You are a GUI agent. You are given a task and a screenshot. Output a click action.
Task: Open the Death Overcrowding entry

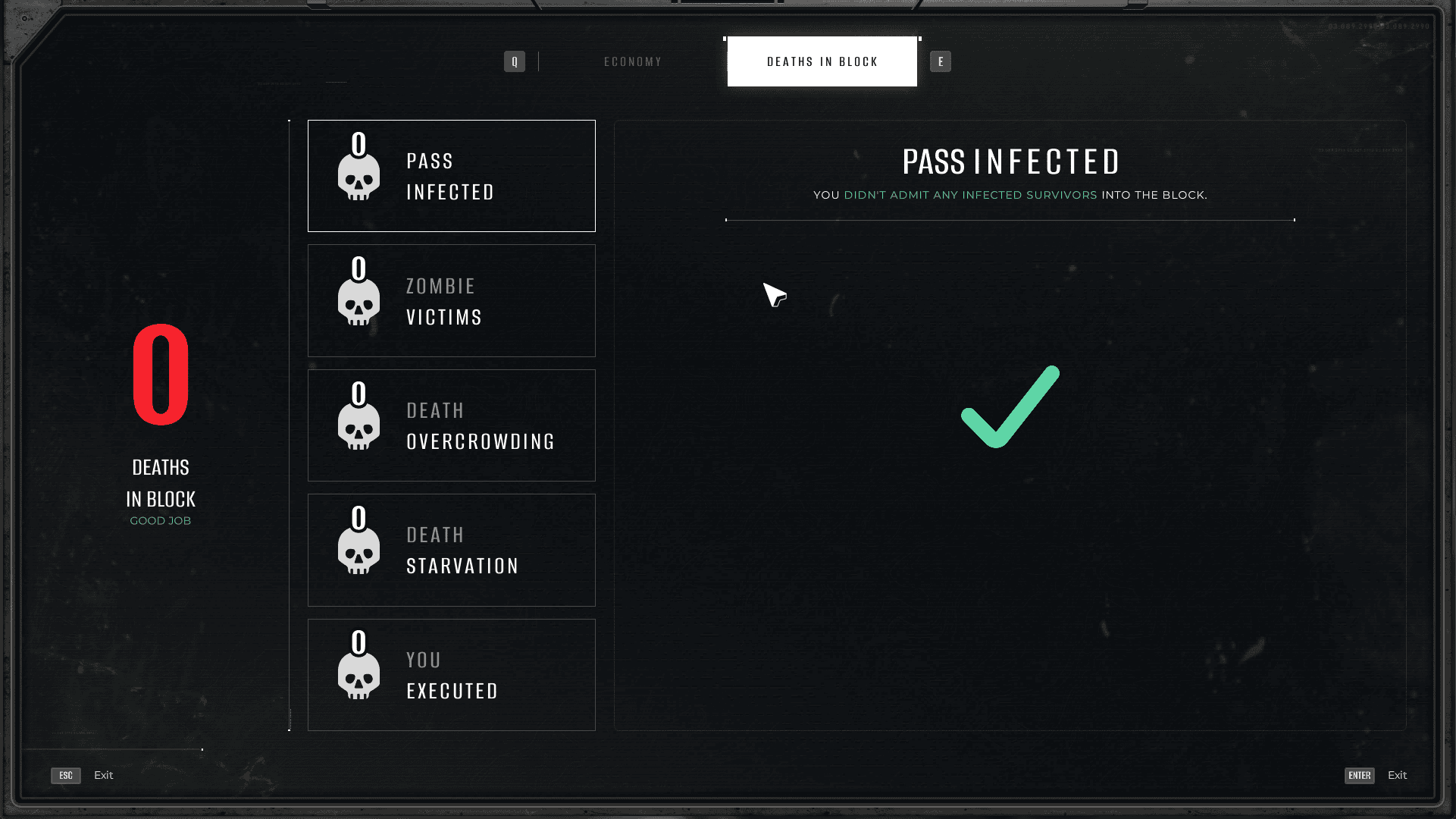[x=451, y=425]
